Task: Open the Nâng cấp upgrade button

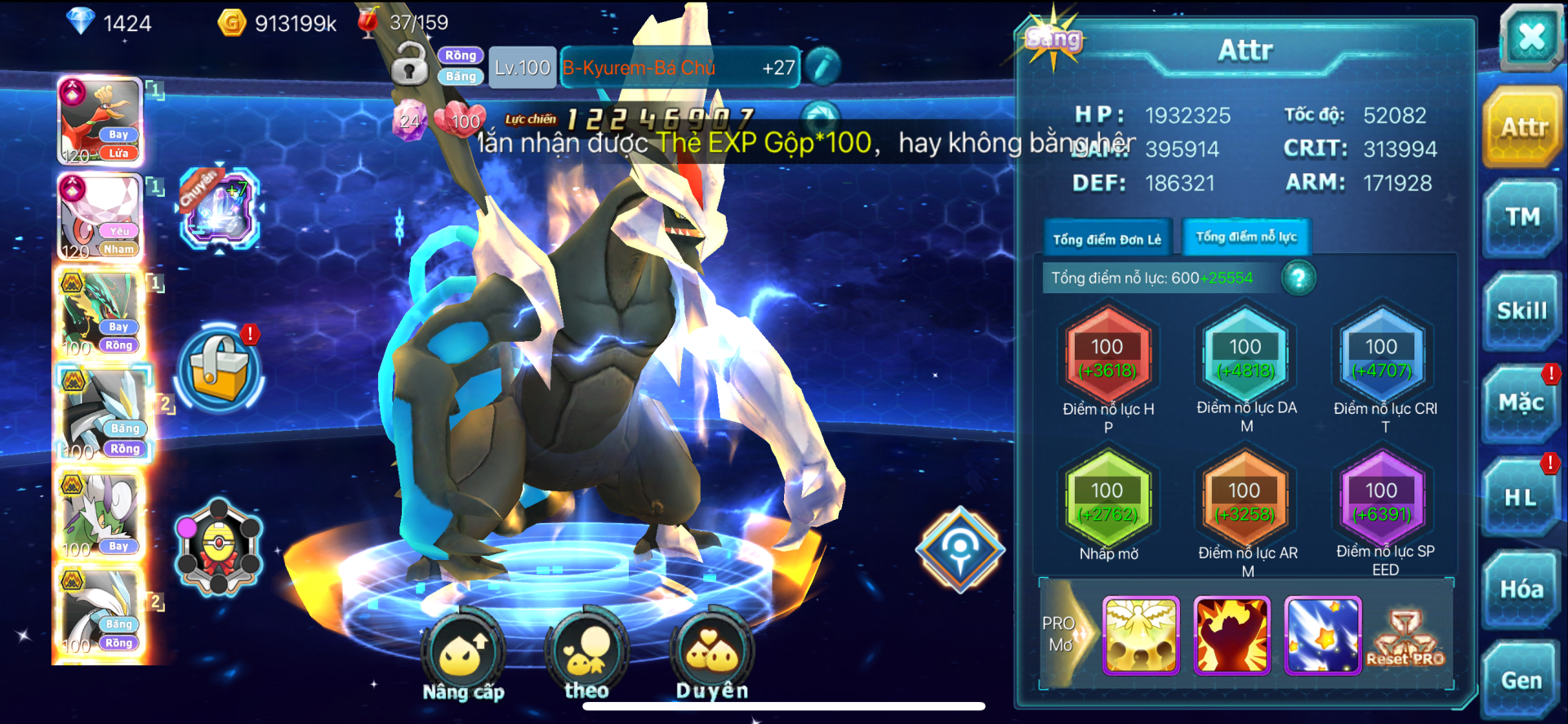Action: pos(463,653)
